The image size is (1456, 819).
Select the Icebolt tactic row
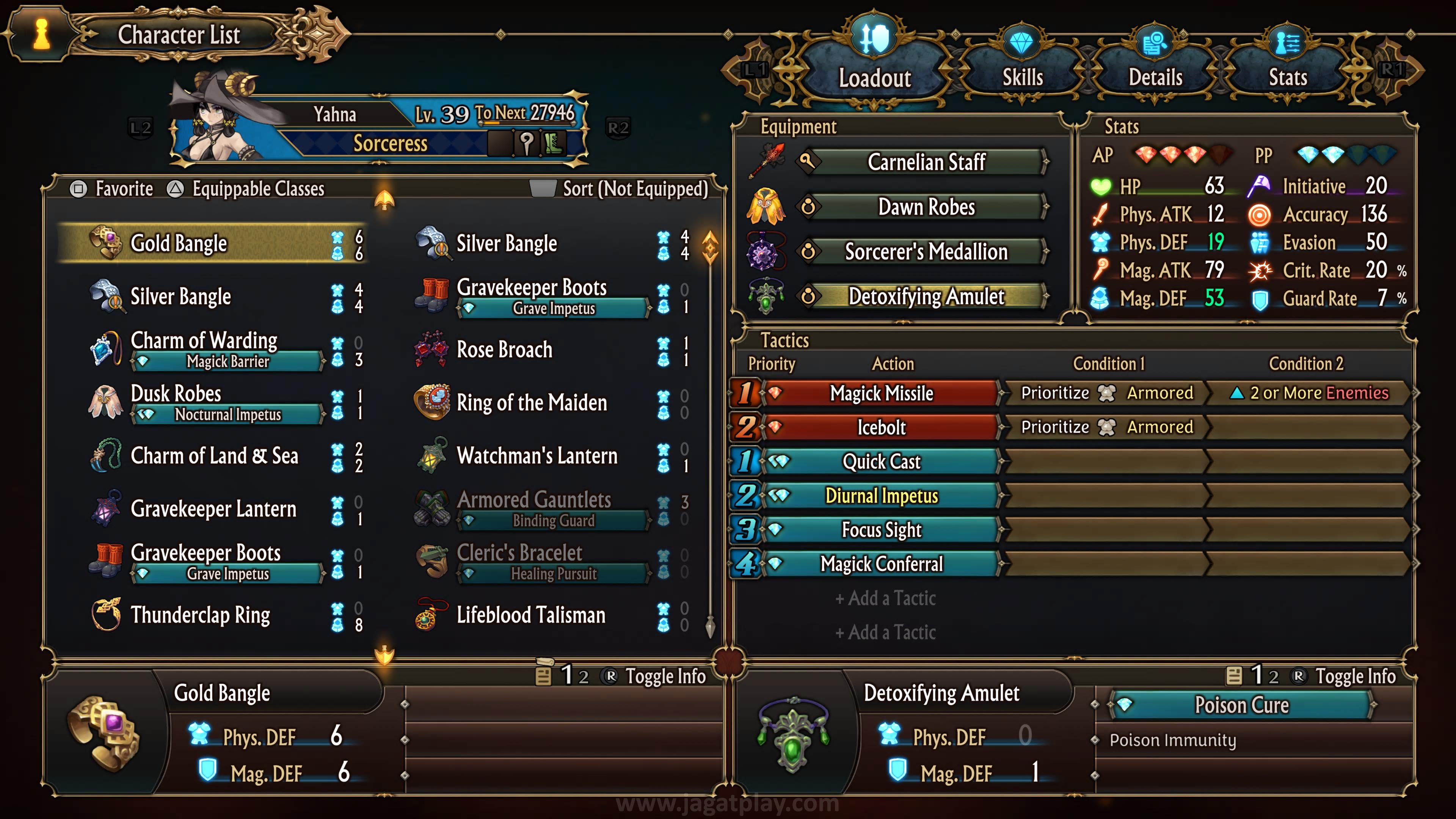(880, 427)
